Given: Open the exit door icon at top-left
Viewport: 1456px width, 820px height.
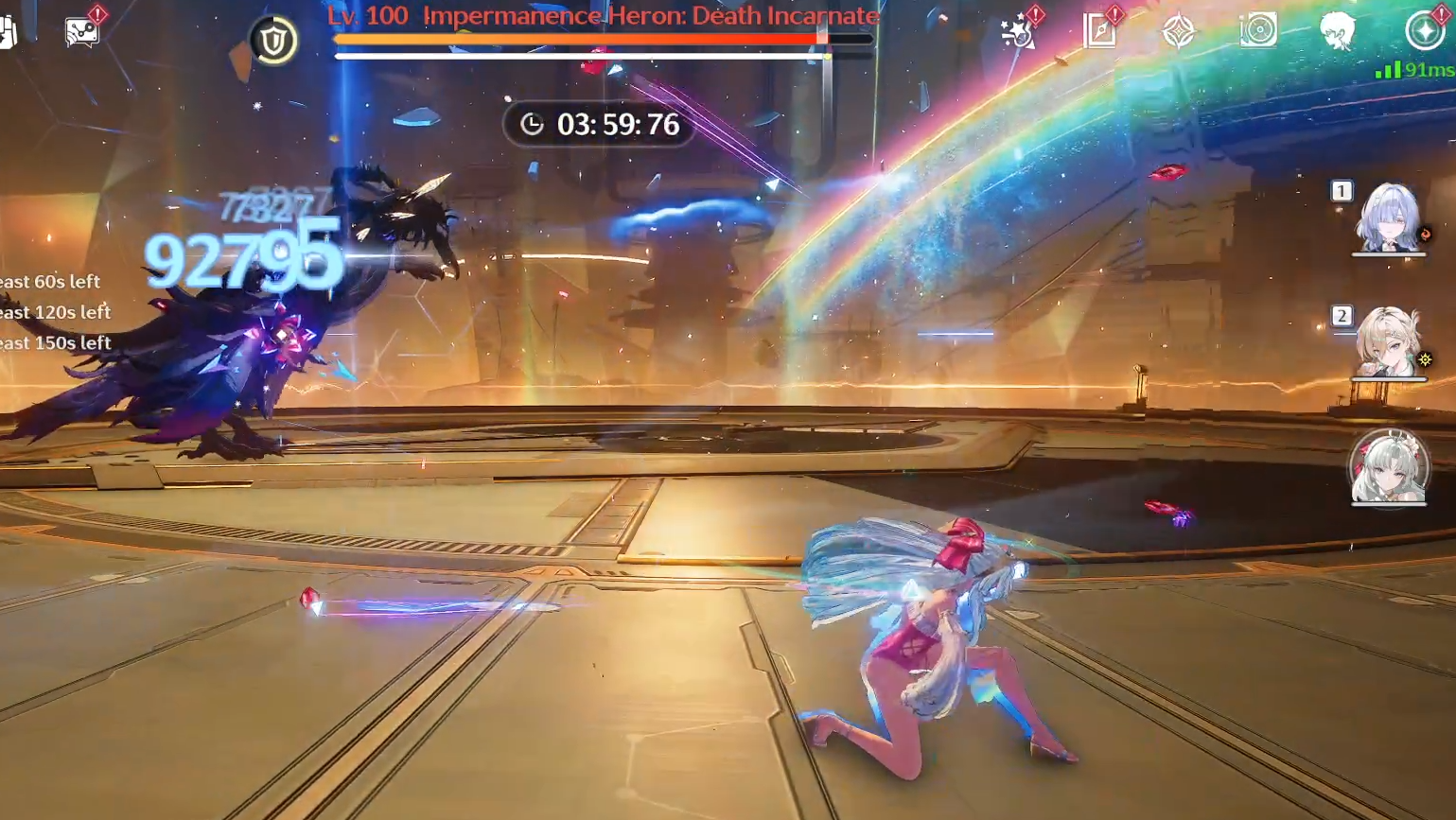Looking at the screenshot, I should [x=8, y=31].
